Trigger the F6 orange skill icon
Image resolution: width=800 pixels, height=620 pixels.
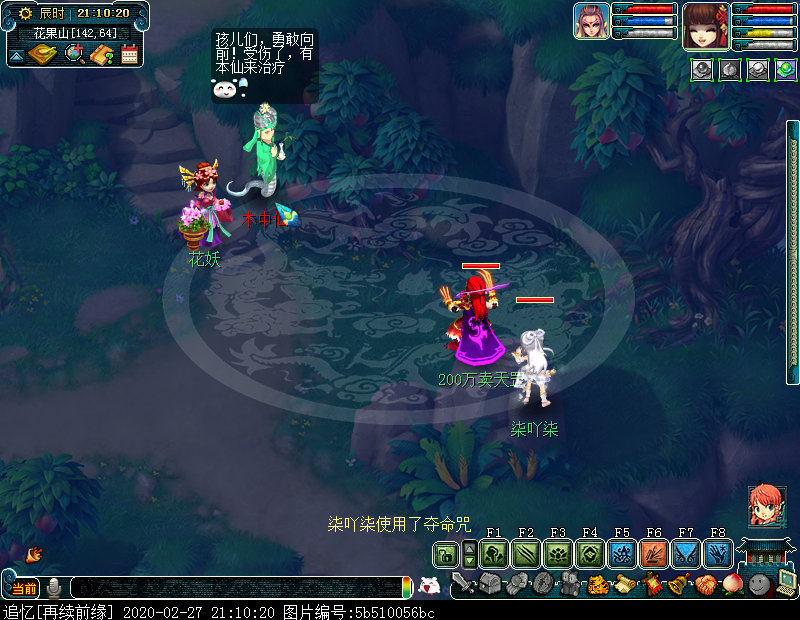654,554
